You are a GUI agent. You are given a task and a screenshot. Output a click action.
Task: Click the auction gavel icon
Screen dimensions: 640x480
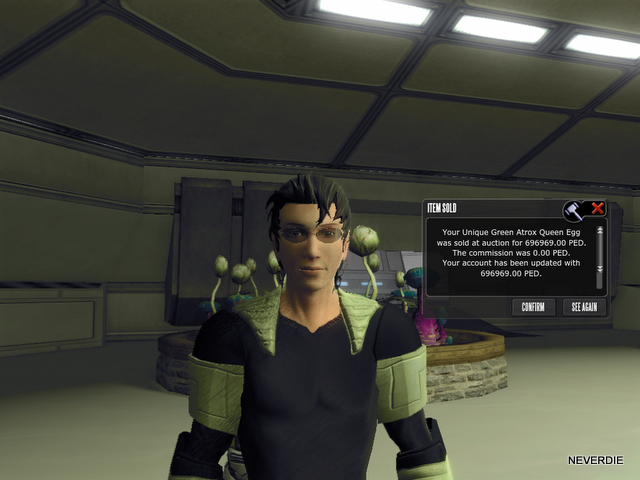pyautogui.click(x=573, y=210)
